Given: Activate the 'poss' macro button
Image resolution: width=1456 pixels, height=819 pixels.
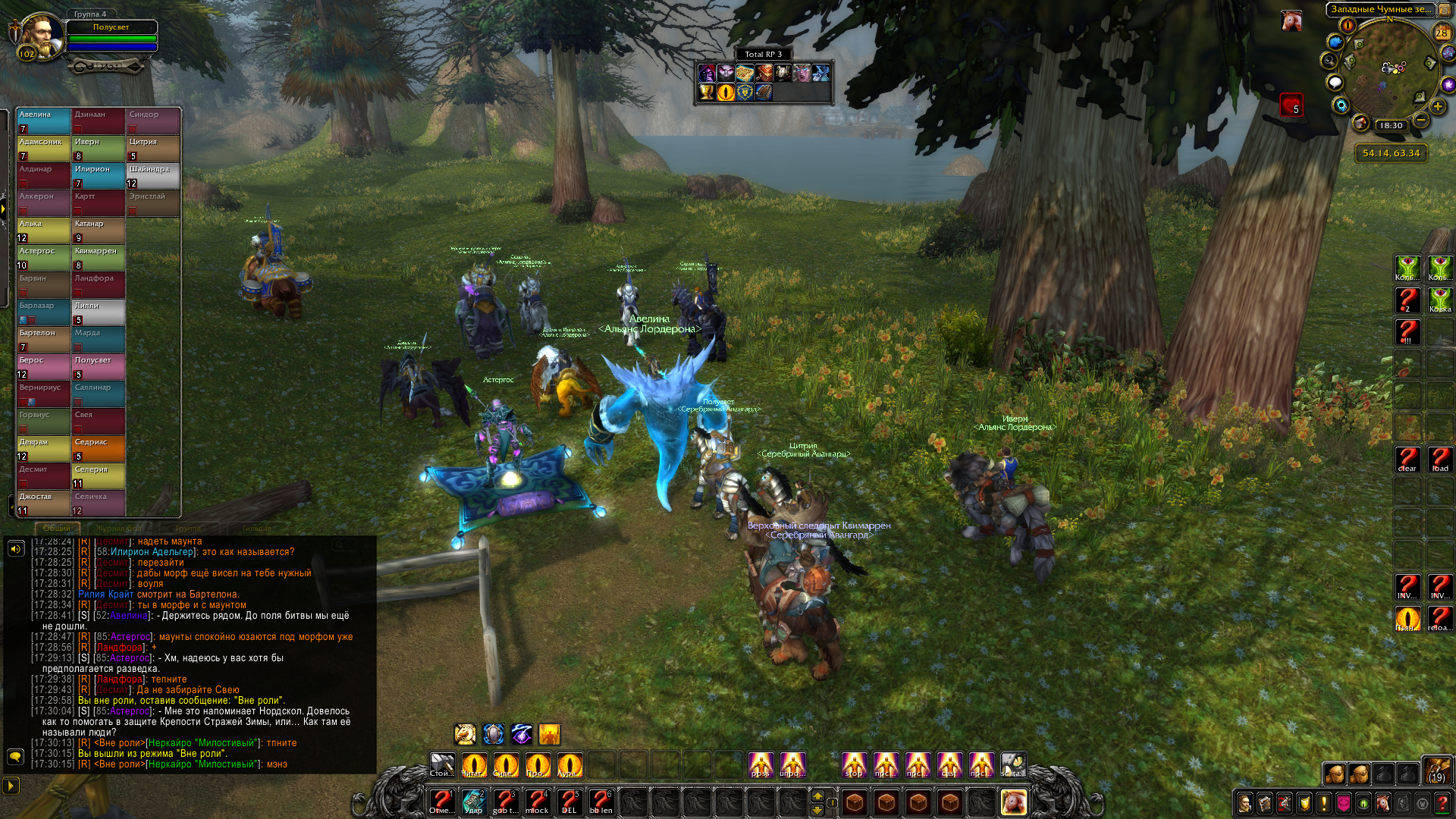Looking at the screenshot, I should [x=761, y=764].
